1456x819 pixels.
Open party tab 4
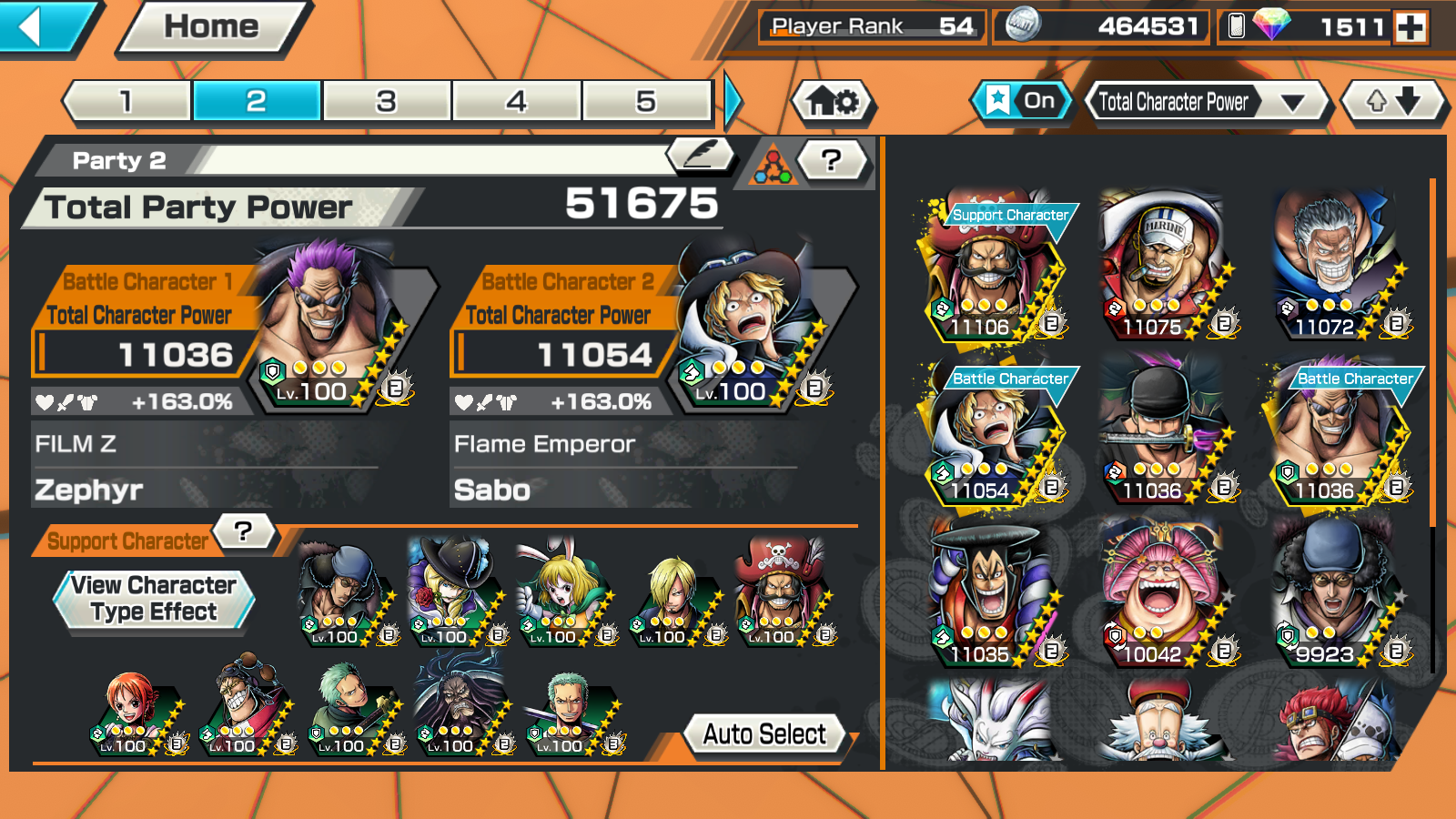[516, 101]
